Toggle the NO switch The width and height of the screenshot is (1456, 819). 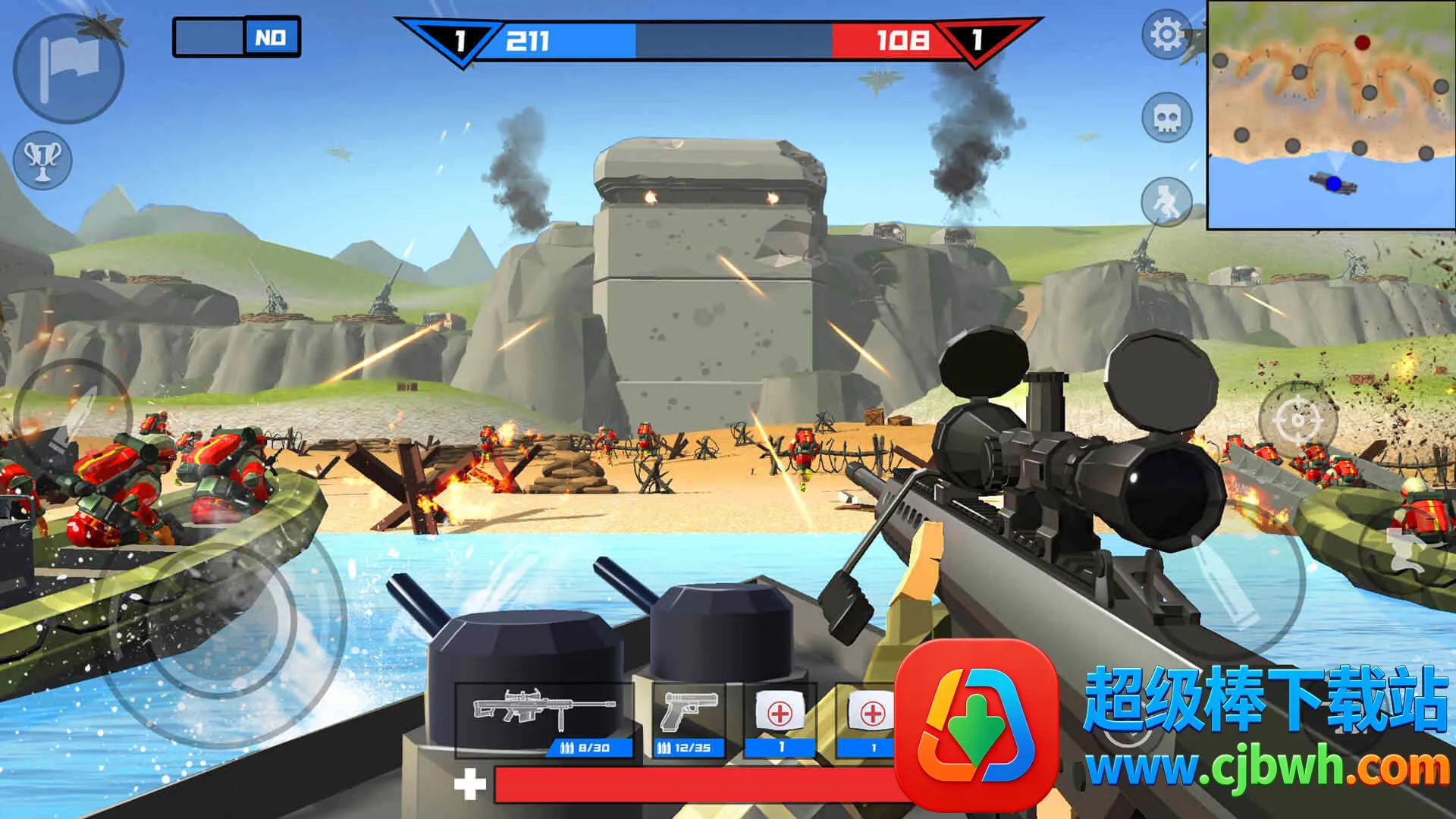pyautogui.click(x=237, y=37)
